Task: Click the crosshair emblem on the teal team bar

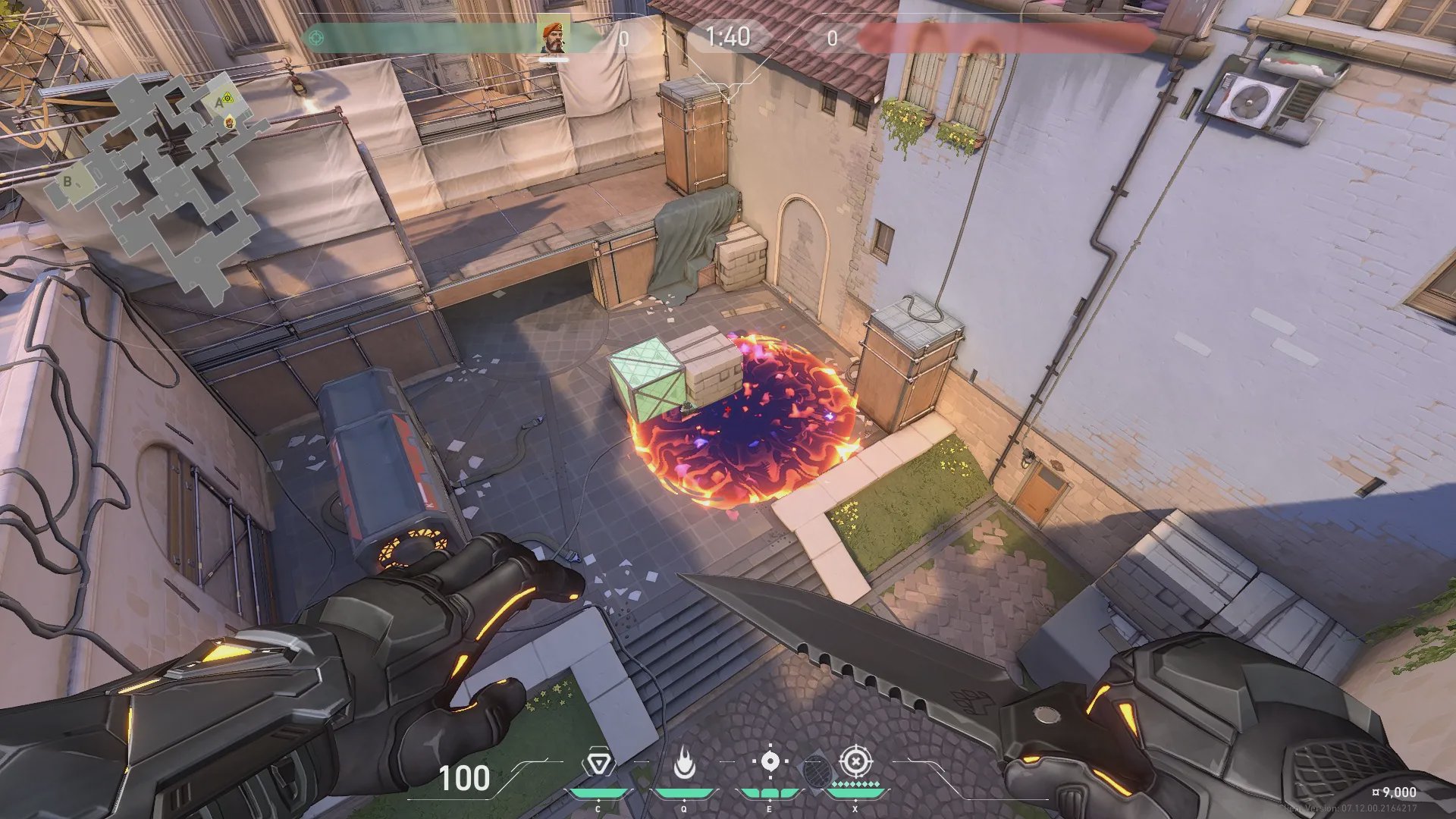Action: (x=316, y=36)
